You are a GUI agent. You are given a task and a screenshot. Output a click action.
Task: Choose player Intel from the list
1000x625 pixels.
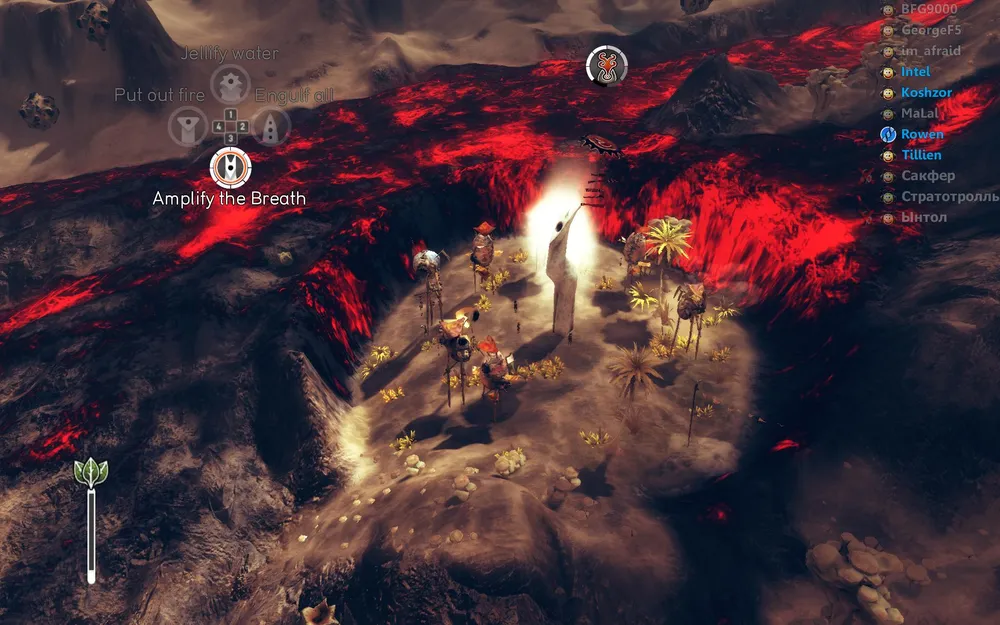click(x=915, y=72)
